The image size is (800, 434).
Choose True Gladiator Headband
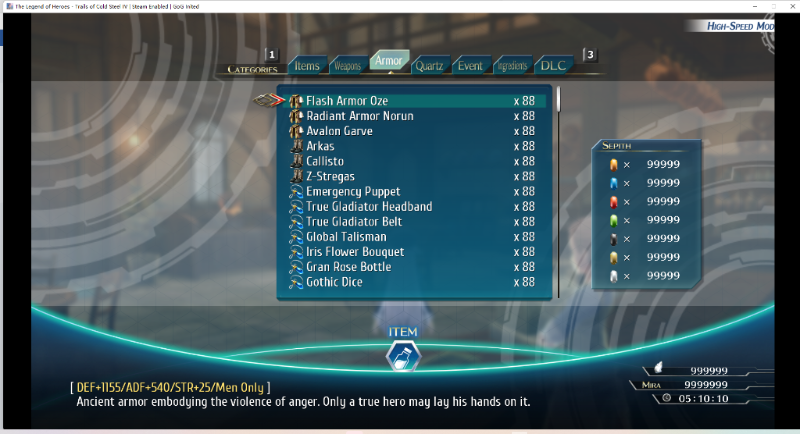[x=369, y=206]
